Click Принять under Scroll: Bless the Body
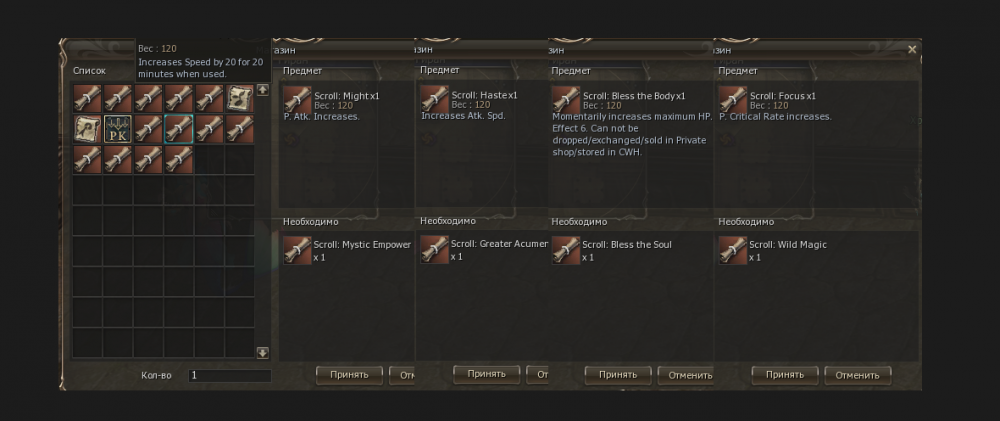This screenshot has width=1000, height=421. 618,375
